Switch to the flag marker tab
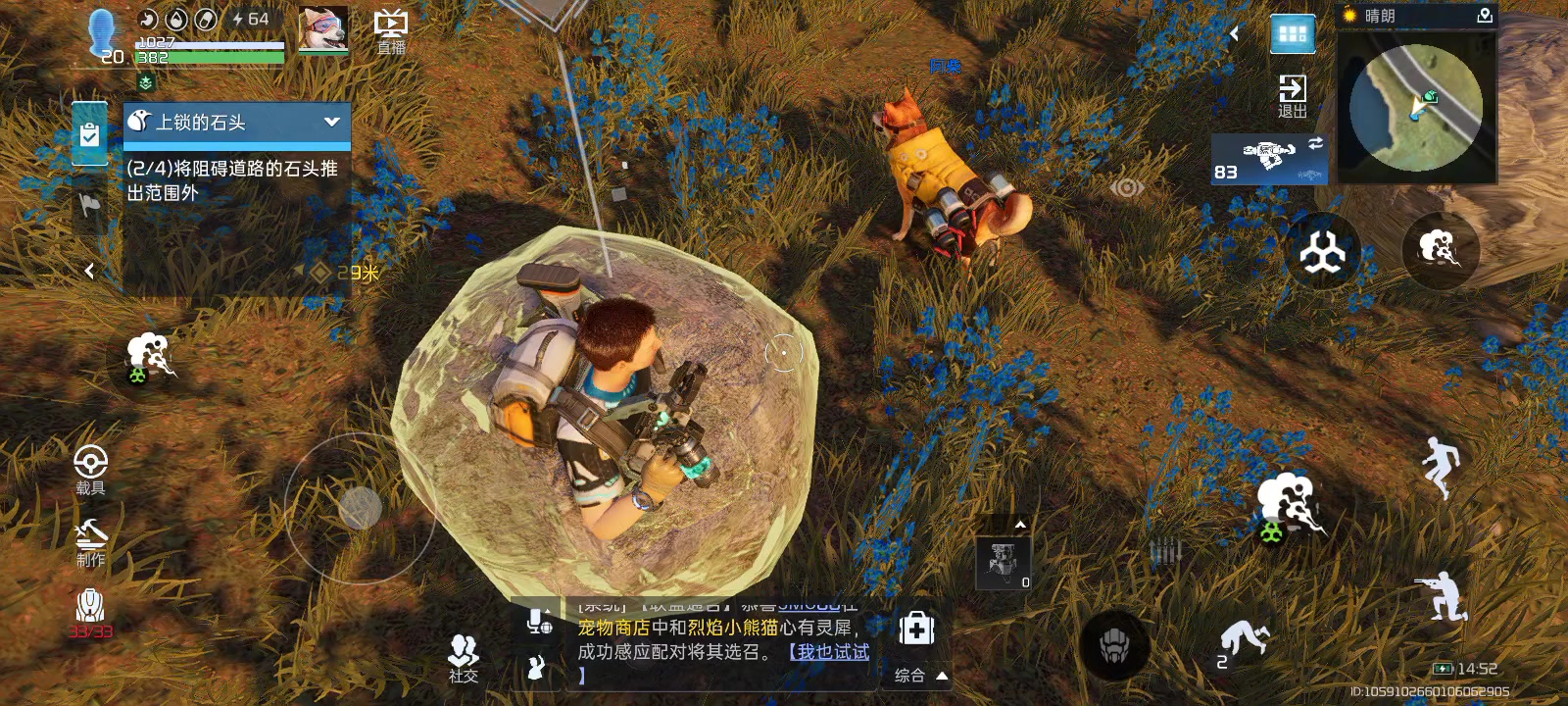 tap(89, 204)
